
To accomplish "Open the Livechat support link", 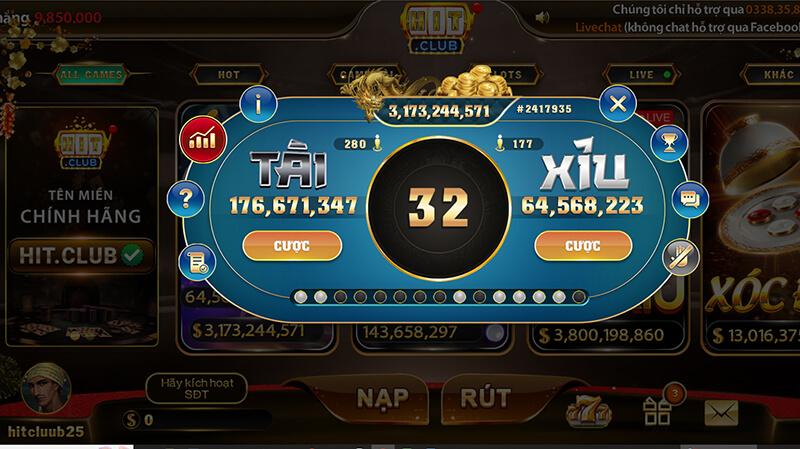I will (x=598, y=30).
